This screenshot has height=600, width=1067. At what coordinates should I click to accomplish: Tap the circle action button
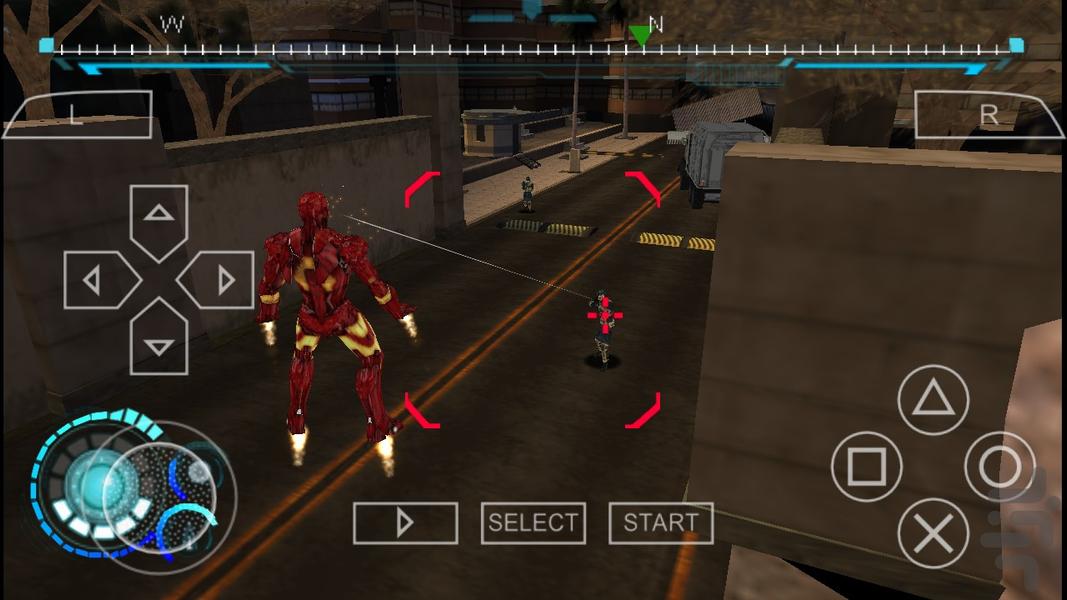pos(999,466)
